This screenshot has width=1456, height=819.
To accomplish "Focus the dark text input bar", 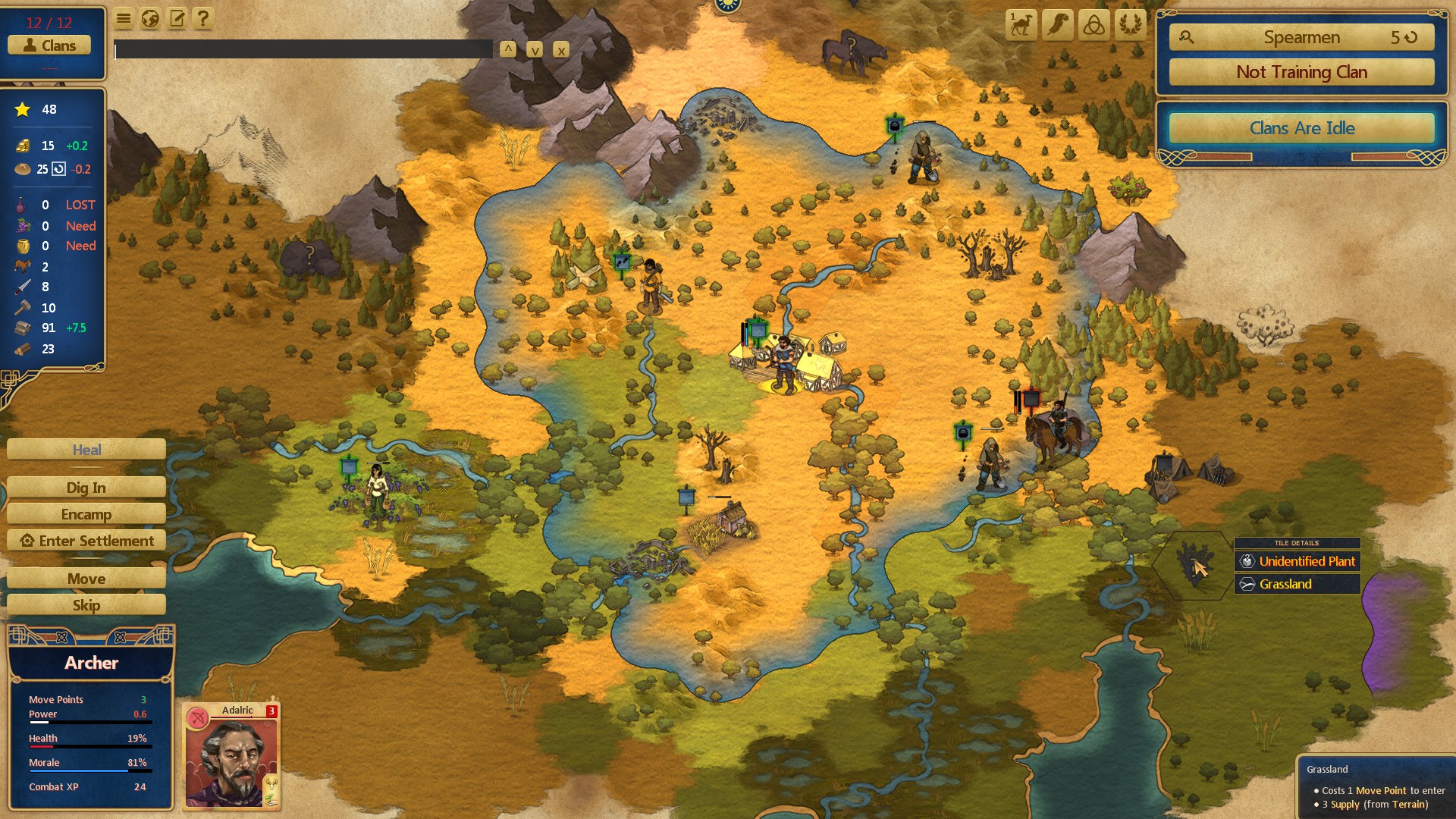I will [x=303, y=50].
